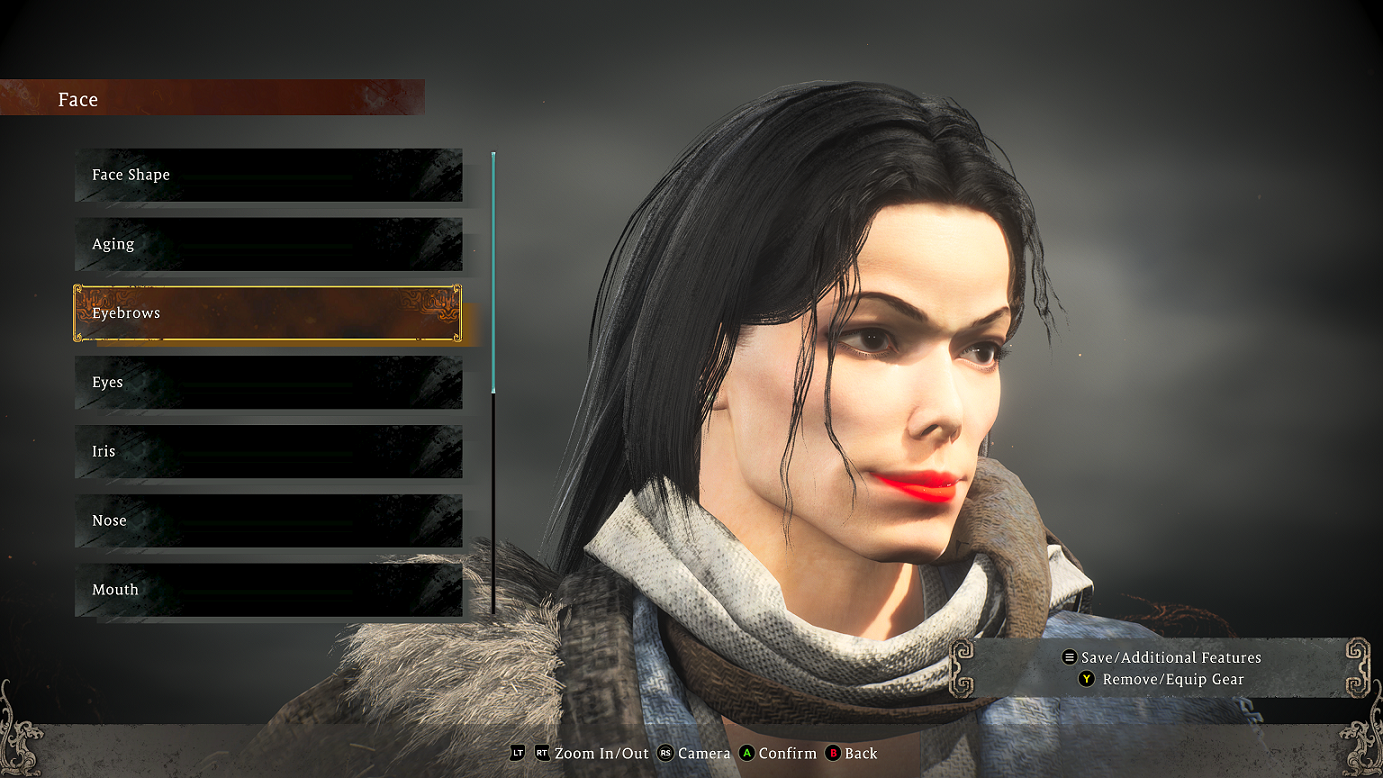Open the Eyes customization entry

(x=268, y=382)
